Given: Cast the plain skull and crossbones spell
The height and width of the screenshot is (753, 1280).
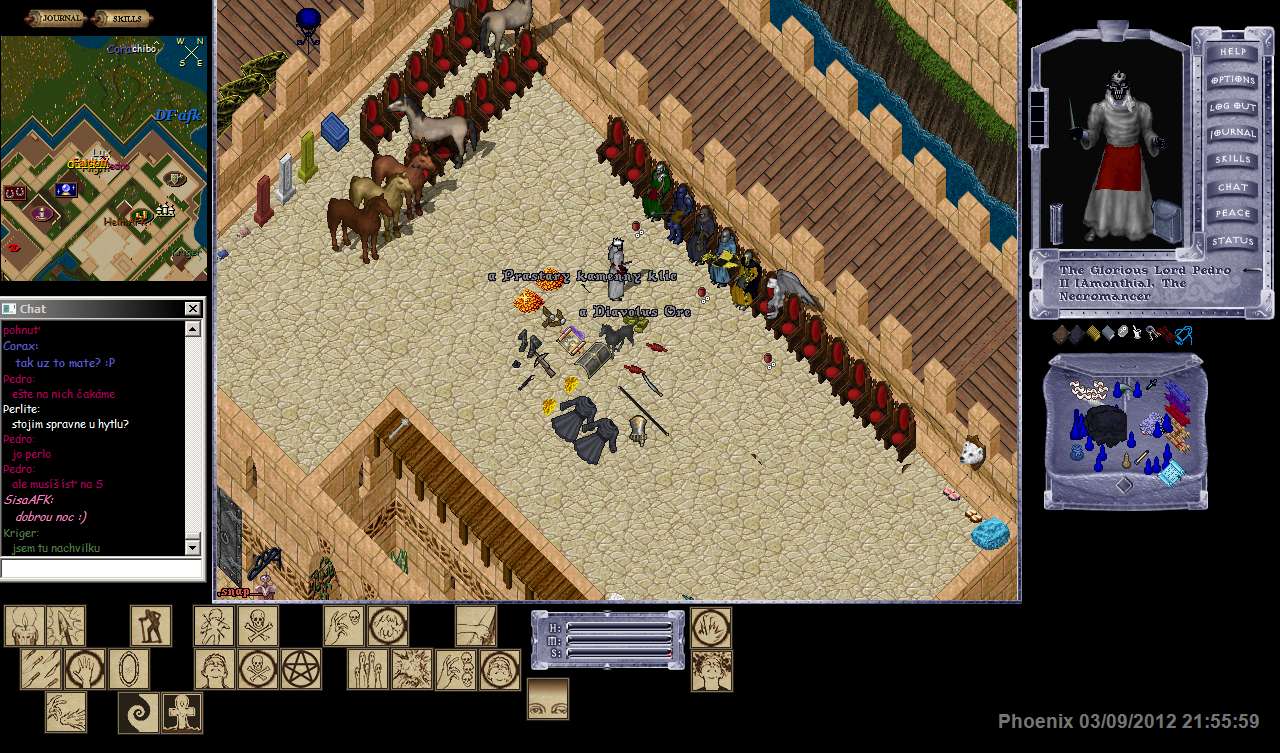Looking at the screenshot, I should [257, 626].
